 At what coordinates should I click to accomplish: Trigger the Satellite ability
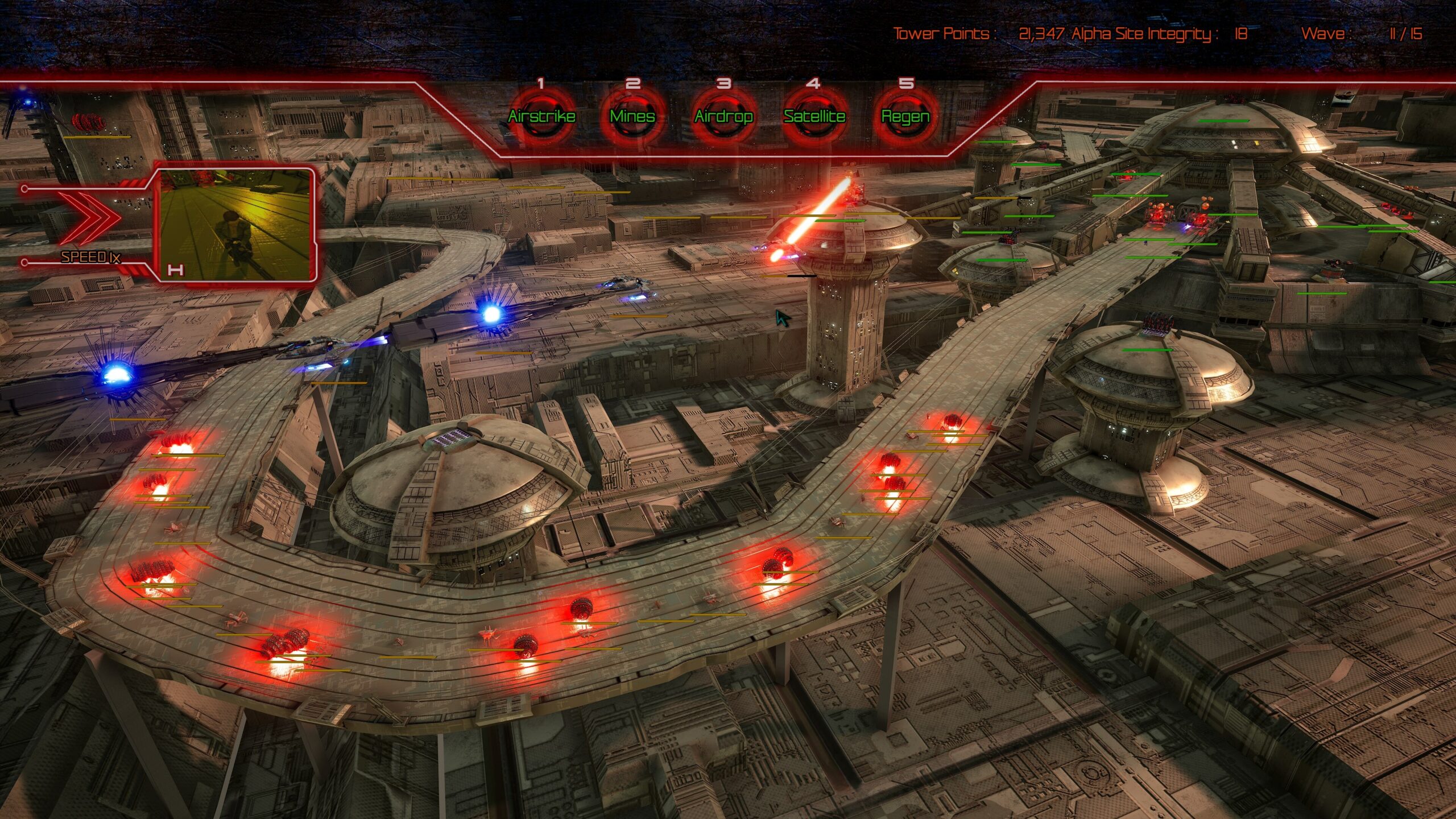pyautogui.click(x=814, y=117)
